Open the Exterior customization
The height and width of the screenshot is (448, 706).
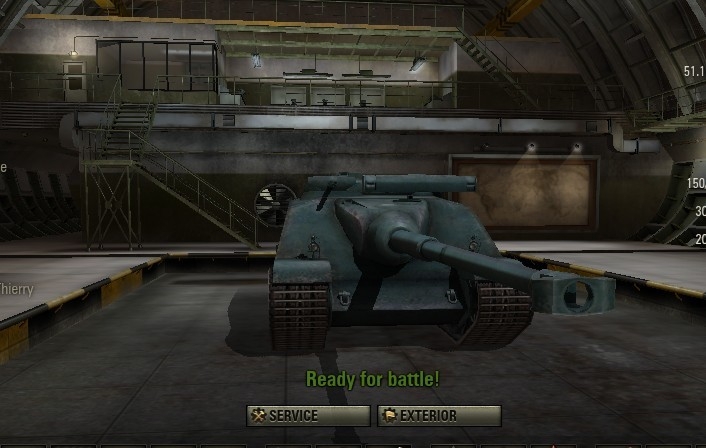pyautogui.click(x=438, y=416)
